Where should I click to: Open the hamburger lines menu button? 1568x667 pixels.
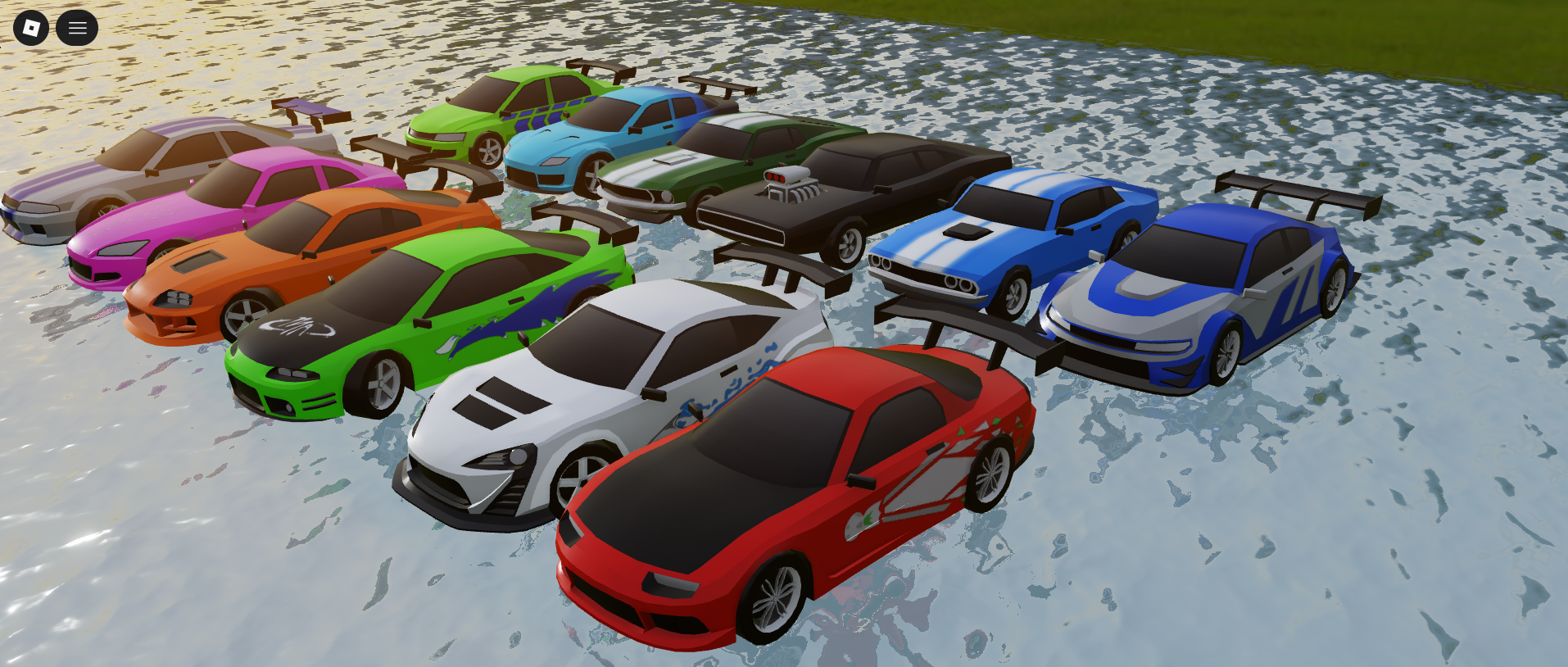click(77, 28)
